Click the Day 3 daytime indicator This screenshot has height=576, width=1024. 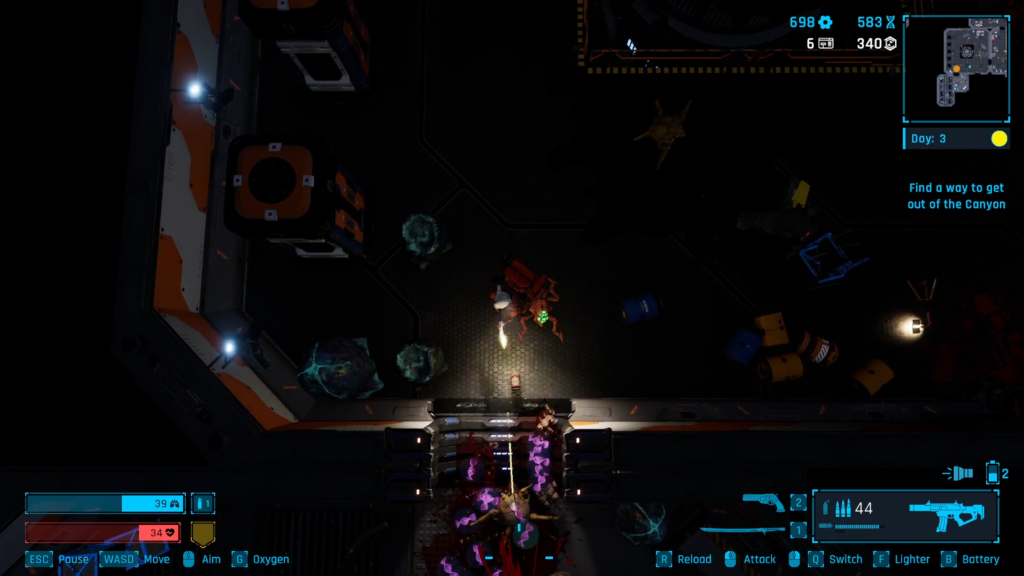(956, 139)
